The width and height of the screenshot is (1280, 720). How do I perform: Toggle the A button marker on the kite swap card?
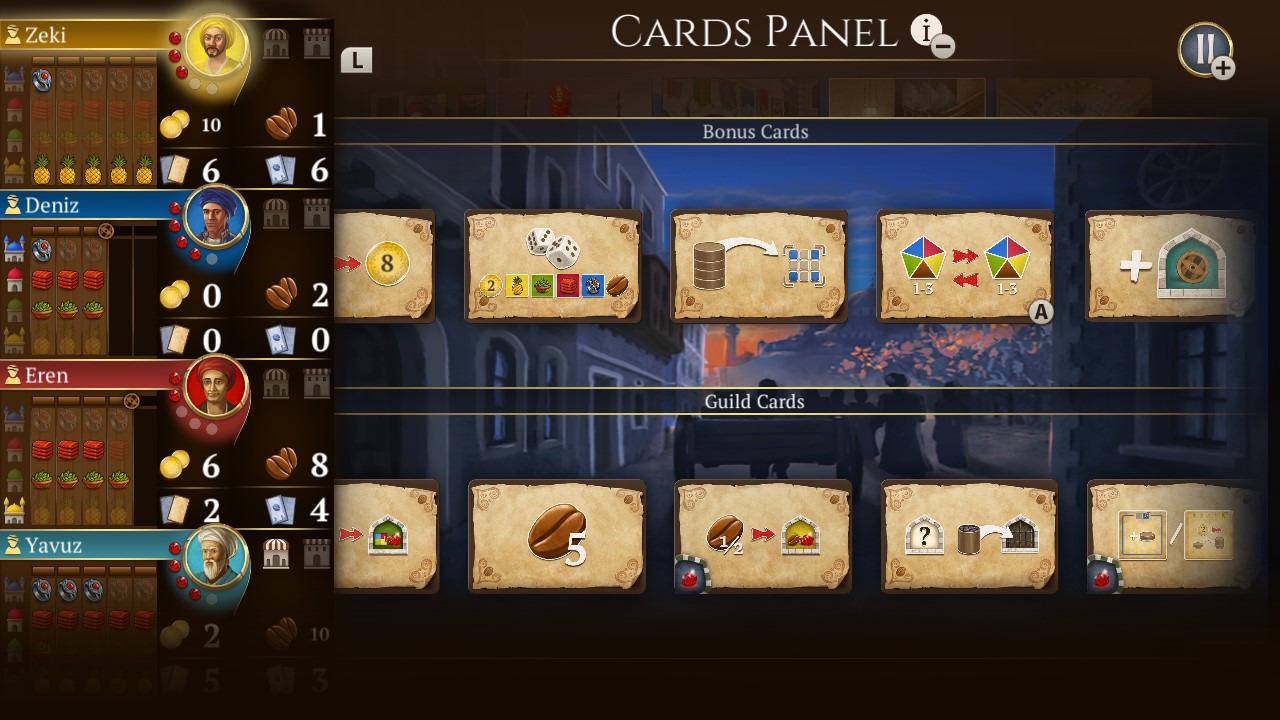(1040, 311)
